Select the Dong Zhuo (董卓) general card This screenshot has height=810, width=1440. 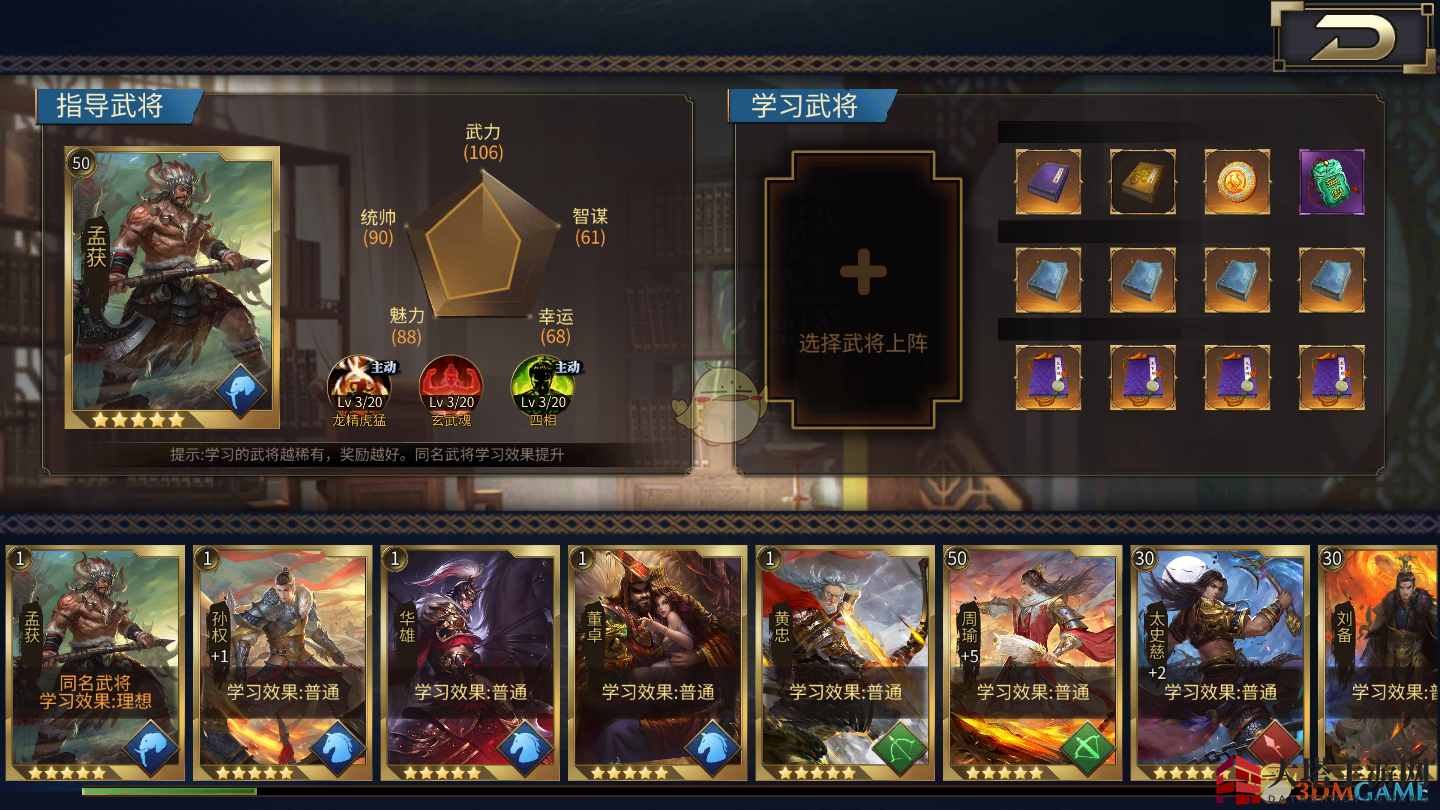[657, 662]
